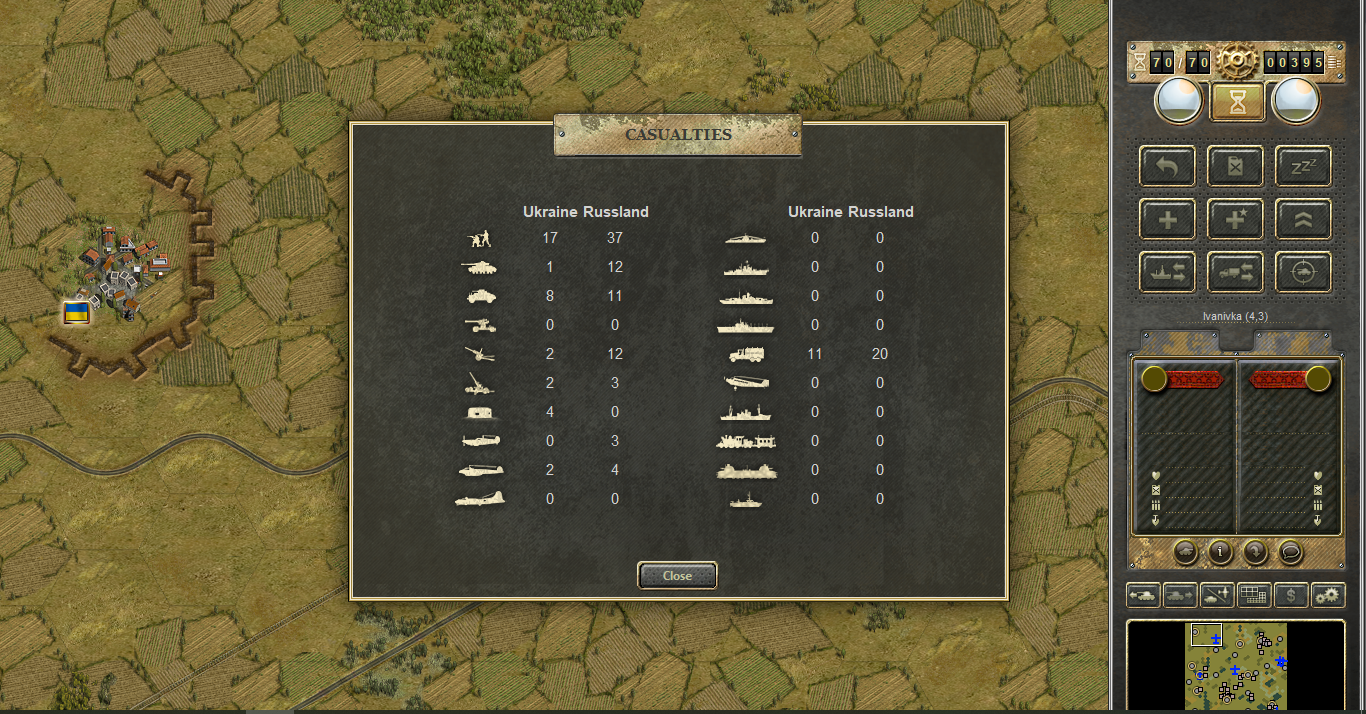This screenshot has width=1366, height=714.
Task: Select the fuel canister supply button
Action: [1235, 166]
